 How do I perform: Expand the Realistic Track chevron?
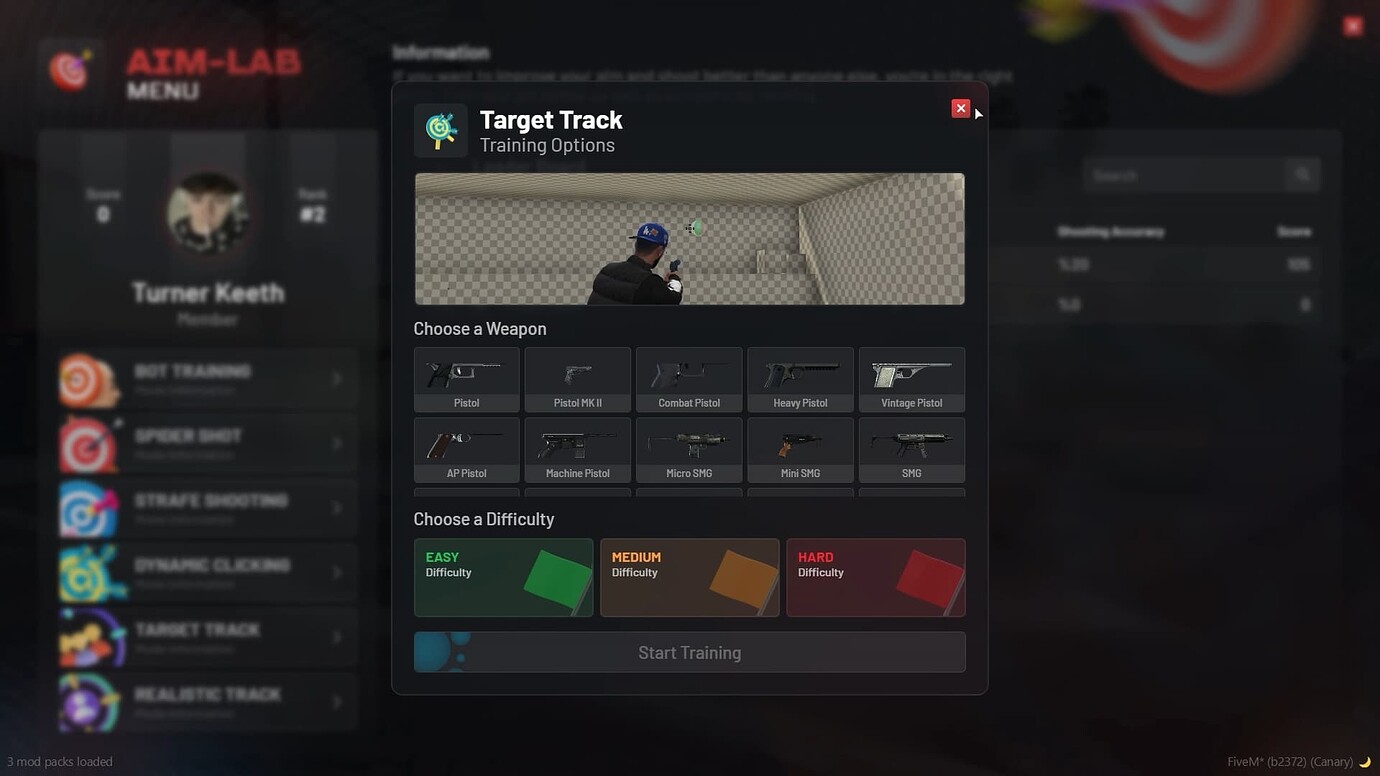click(337, 701)
